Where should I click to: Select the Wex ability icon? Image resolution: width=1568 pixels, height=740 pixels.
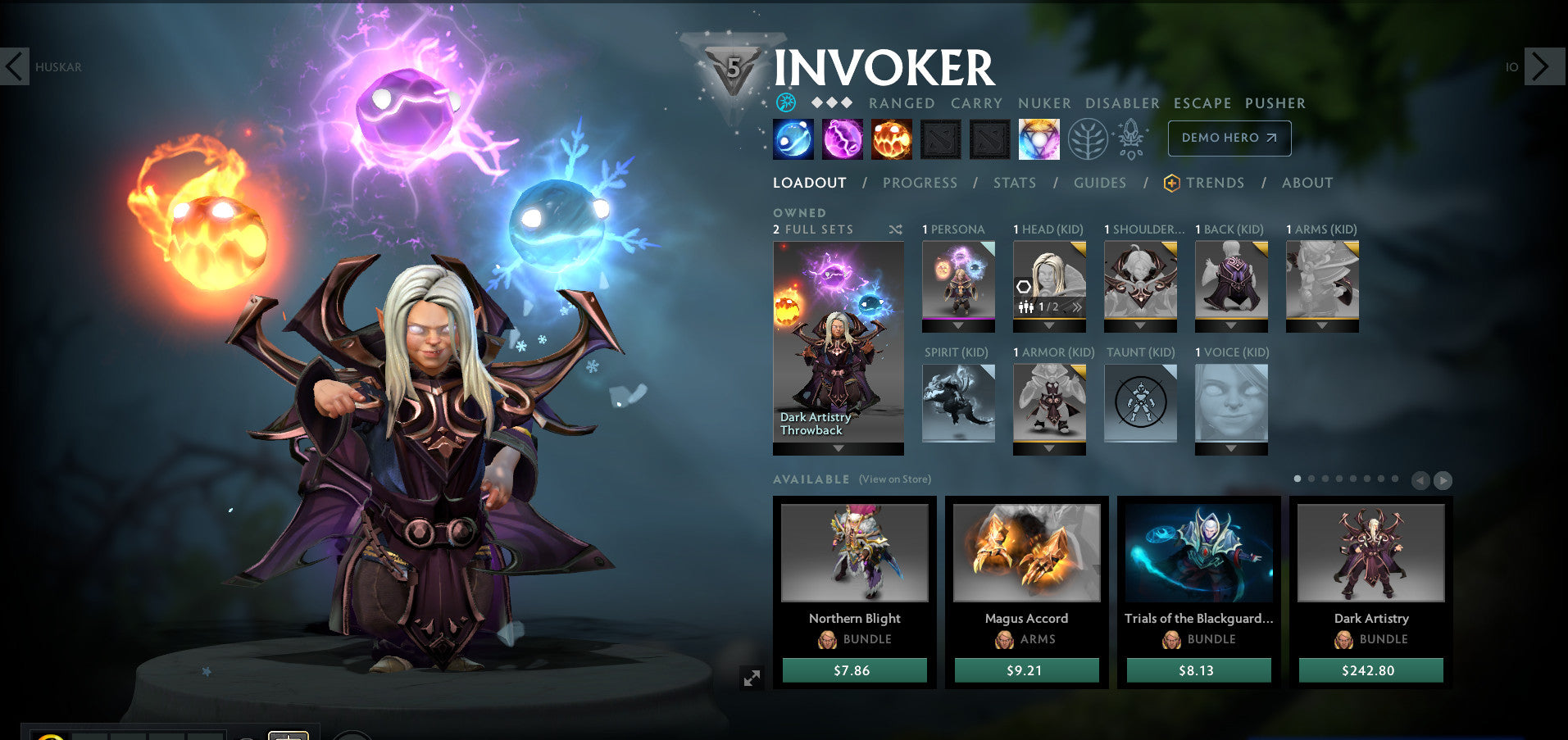point(841,138)
